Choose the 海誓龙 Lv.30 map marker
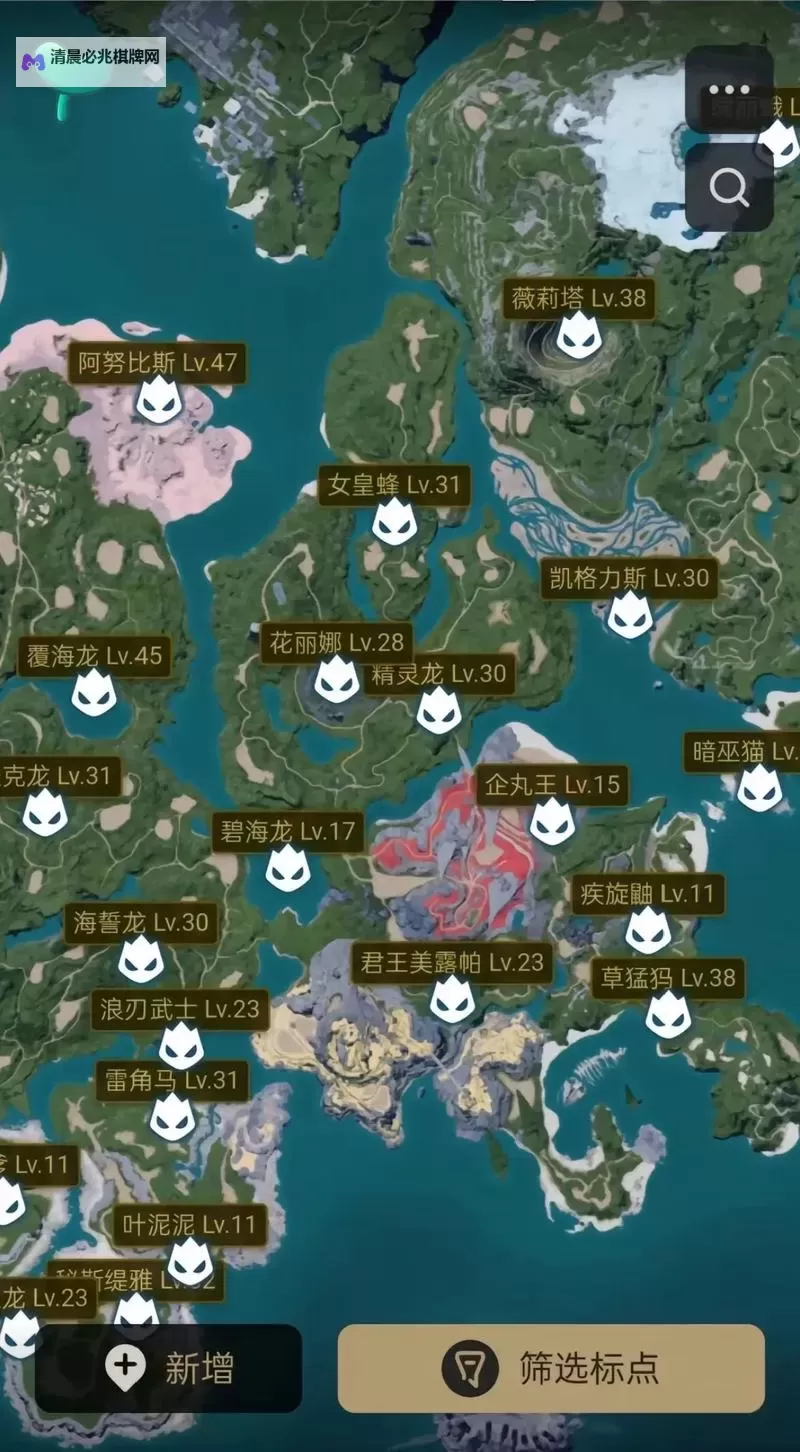The image size is (800, 1452). click(x=141, y=957)
